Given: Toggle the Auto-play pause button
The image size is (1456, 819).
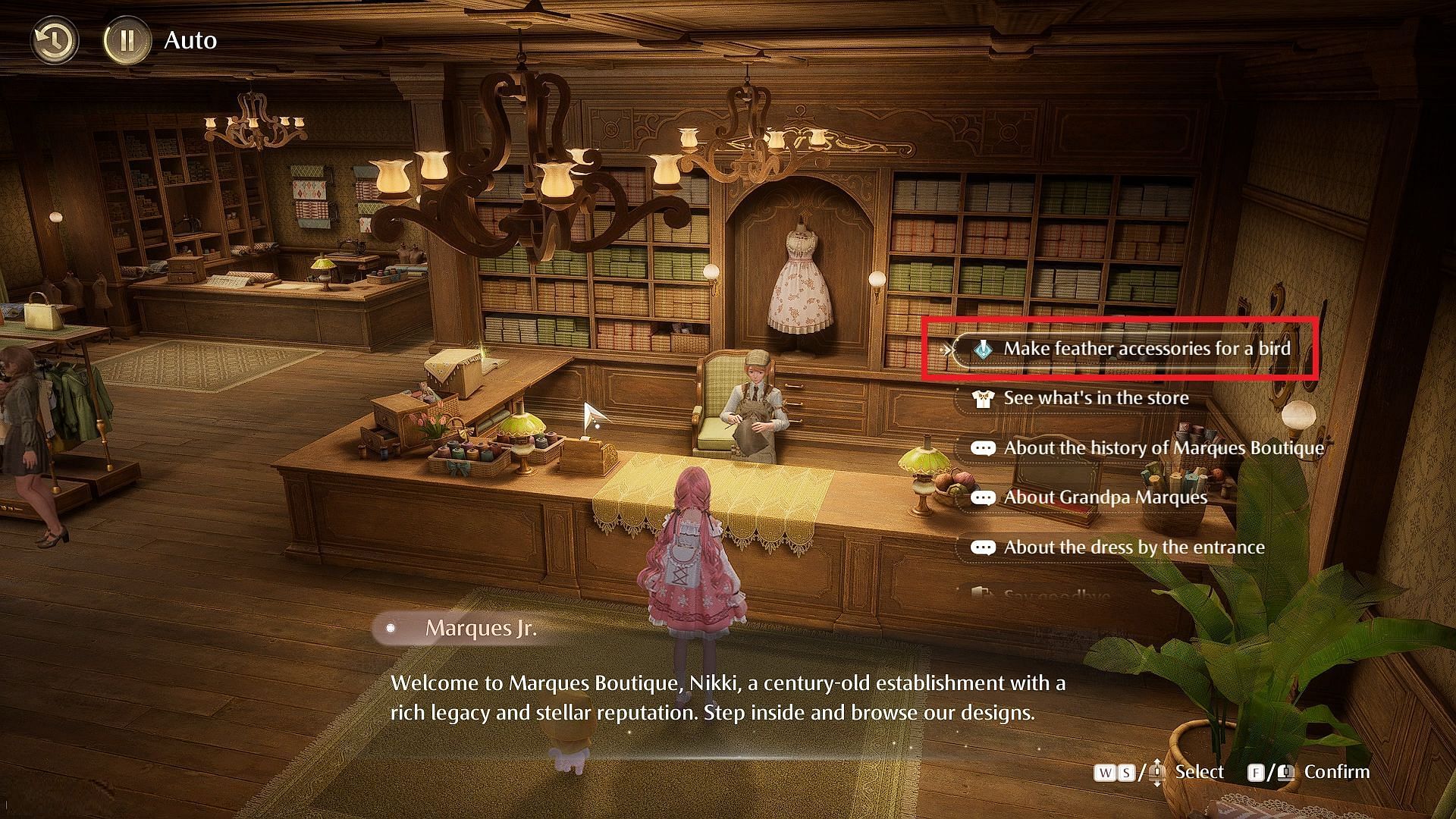Looking at the screenshot, I should coord(127,40).
